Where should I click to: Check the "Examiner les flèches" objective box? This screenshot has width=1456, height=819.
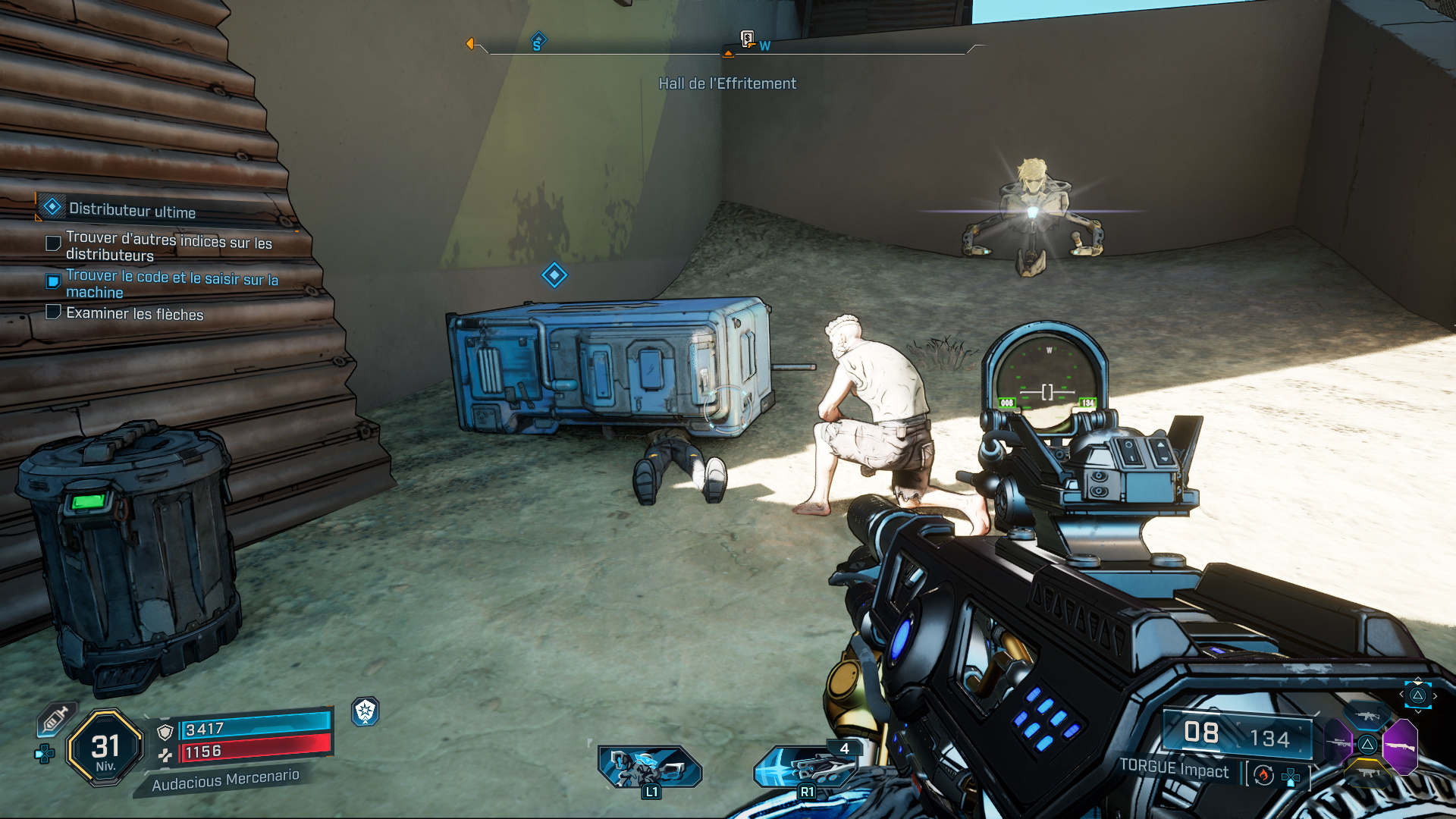(52, 312)
